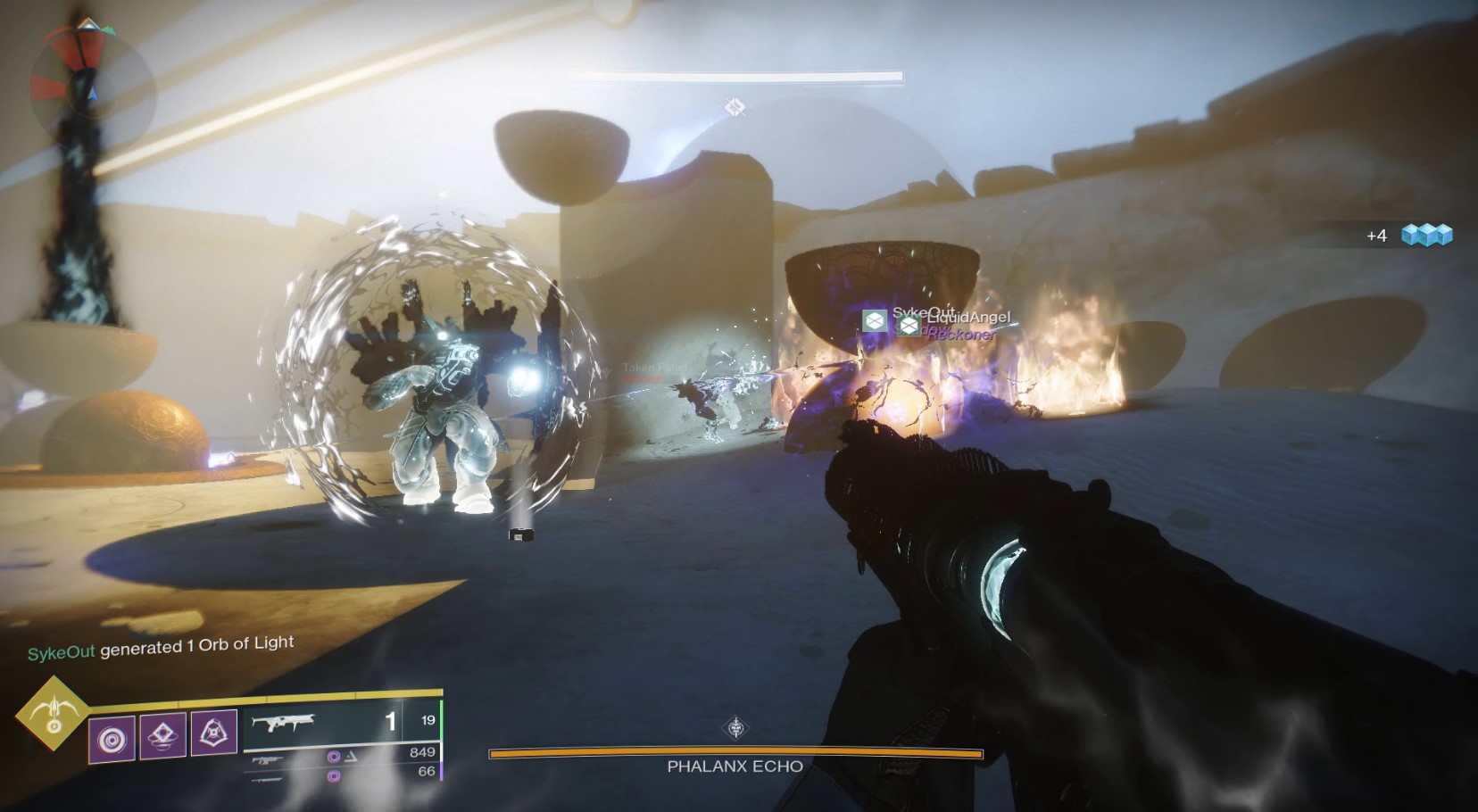Switch to the stowed weapon with 849 rounds
Viewport: 1478px width, 812px height.
pos(341,757)
